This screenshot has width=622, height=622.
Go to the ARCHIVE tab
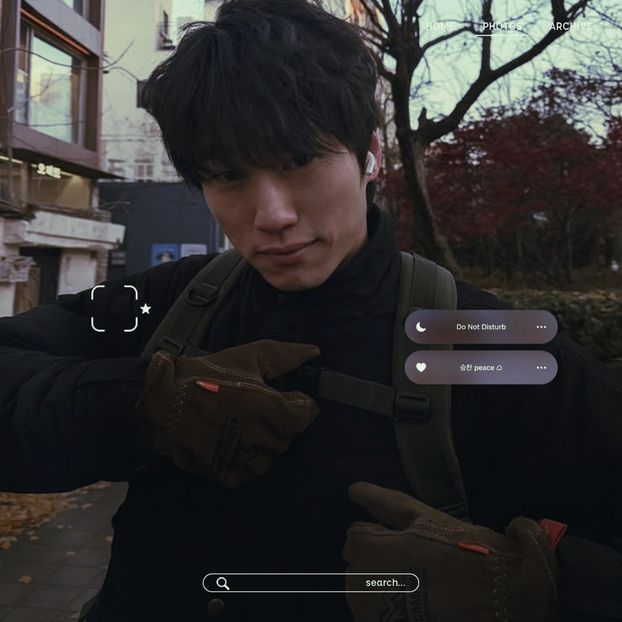coord(570,26)
